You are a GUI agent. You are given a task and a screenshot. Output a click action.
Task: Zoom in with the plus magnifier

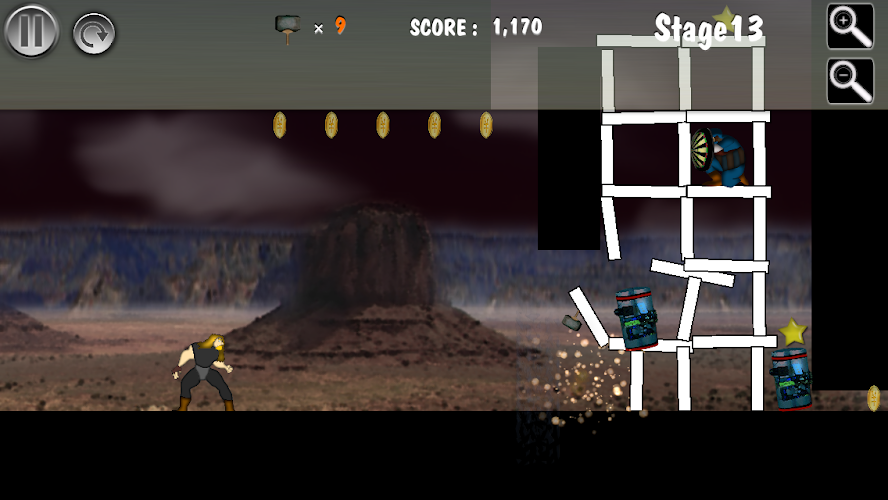point(850,26)
